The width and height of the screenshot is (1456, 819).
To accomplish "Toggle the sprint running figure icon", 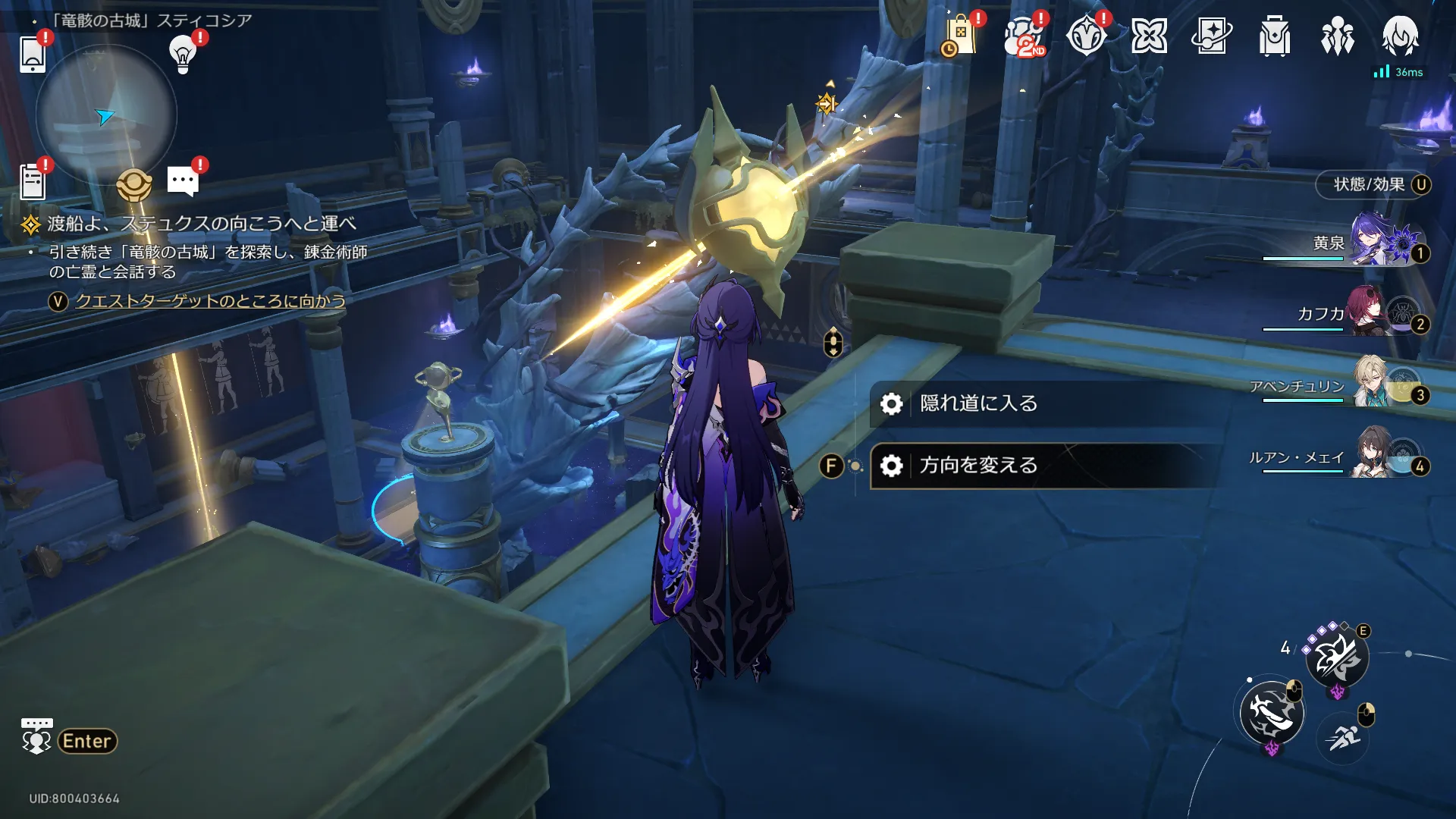I will click(x=1344, y=736).
